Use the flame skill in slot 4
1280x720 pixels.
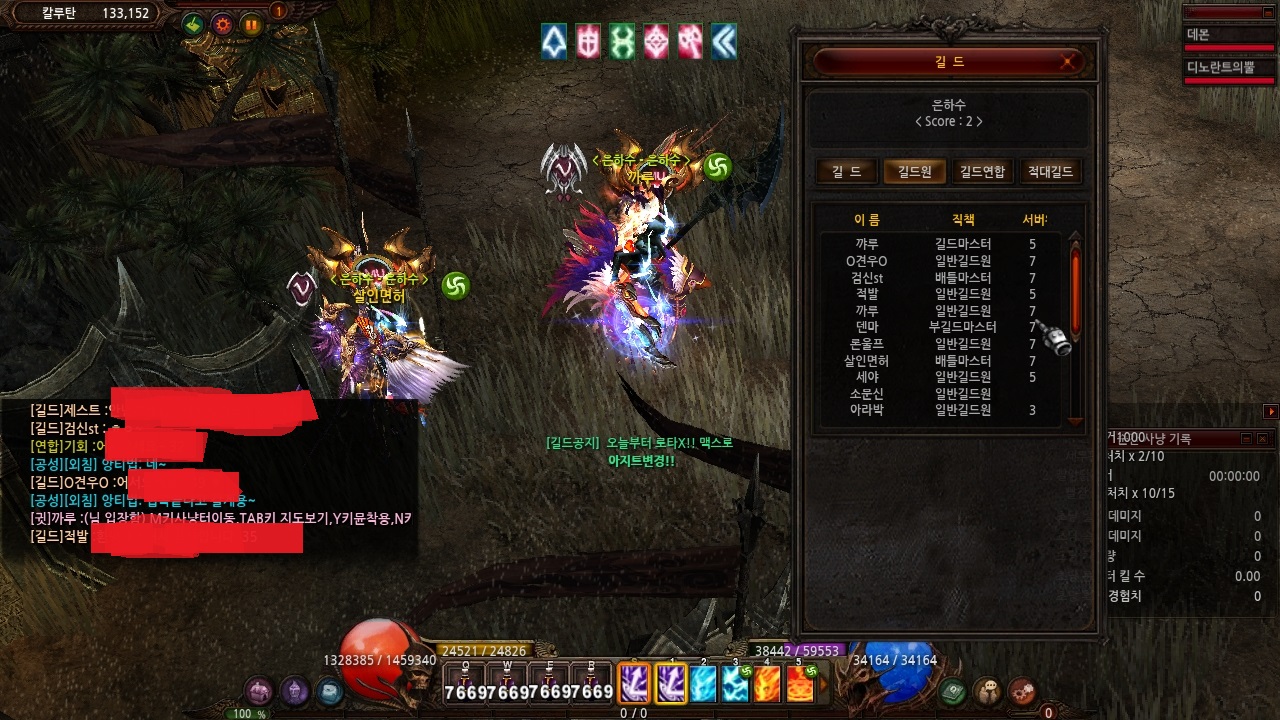pyautogui.click(x=767, y=684)
